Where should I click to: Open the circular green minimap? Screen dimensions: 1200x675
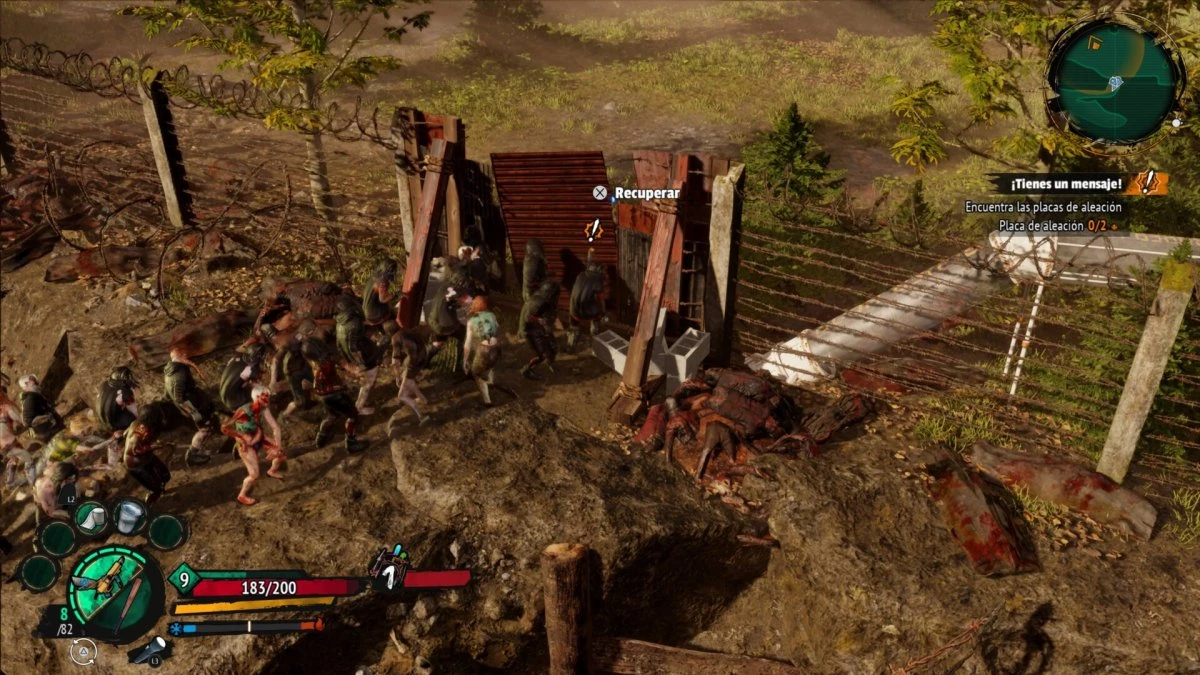pos(1114,82)
